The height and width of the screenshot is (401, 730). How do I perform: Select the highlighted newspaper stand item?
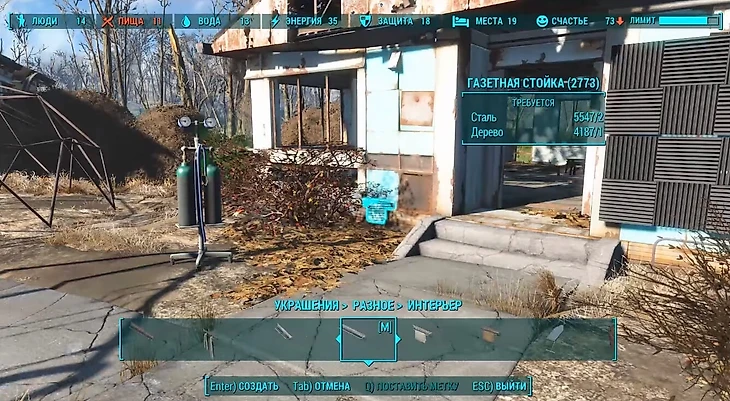368,339
